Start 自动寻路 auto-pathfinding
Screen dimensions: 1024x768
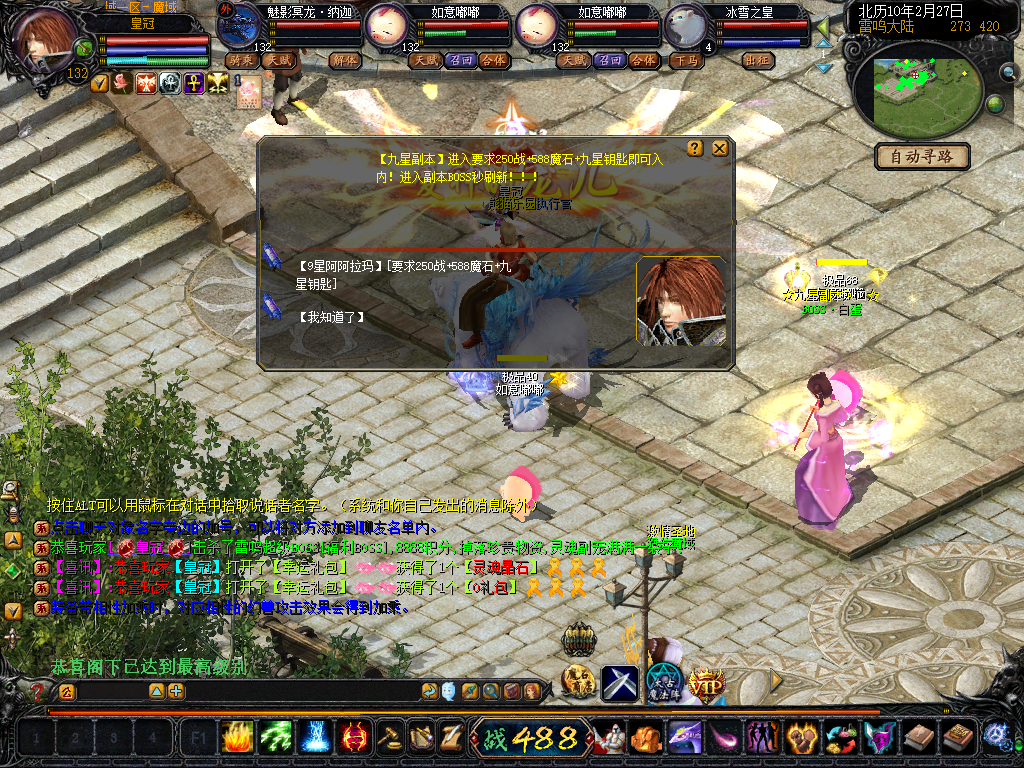point(924,157)
